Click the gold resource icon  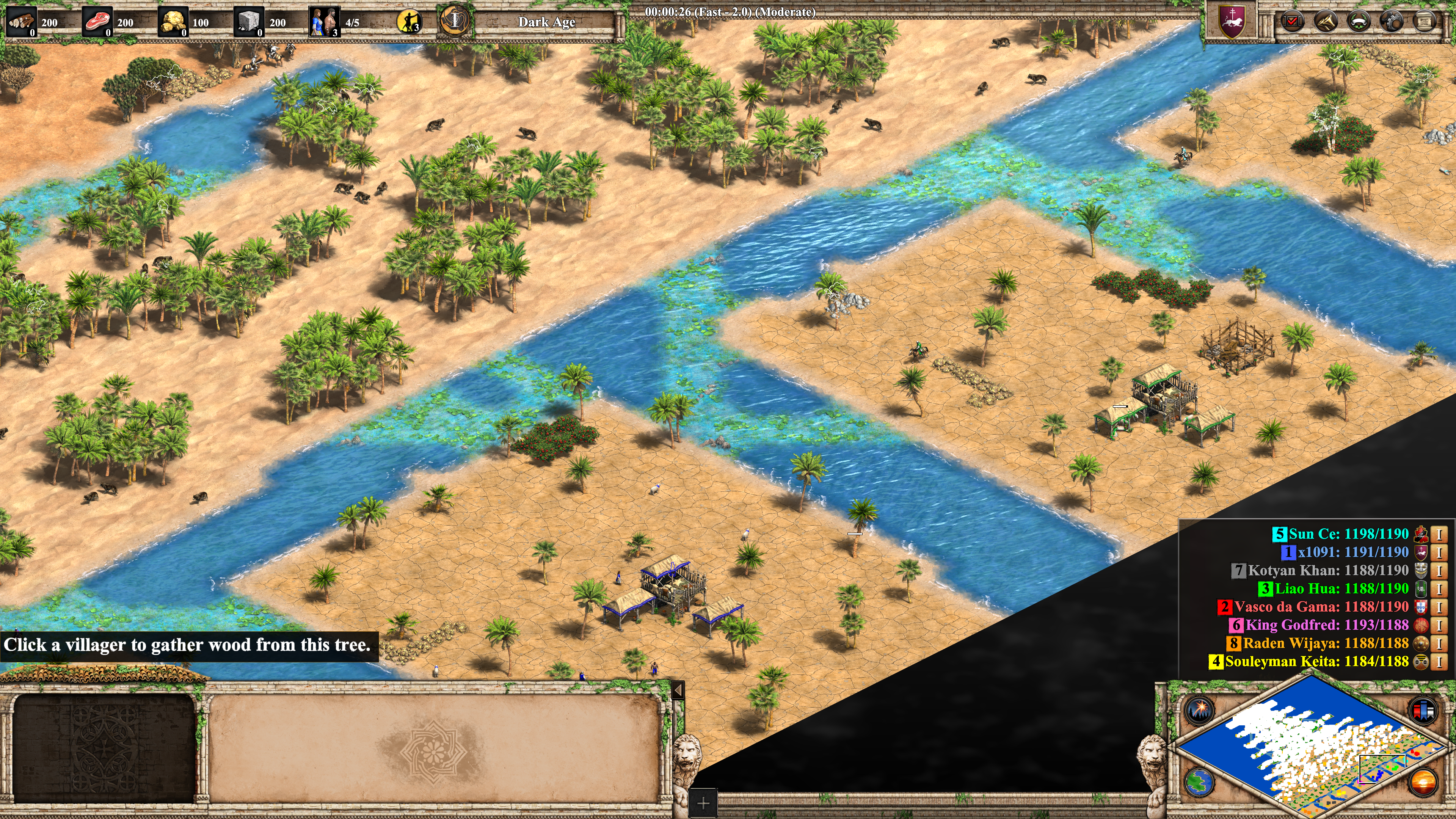coord(173,22)
